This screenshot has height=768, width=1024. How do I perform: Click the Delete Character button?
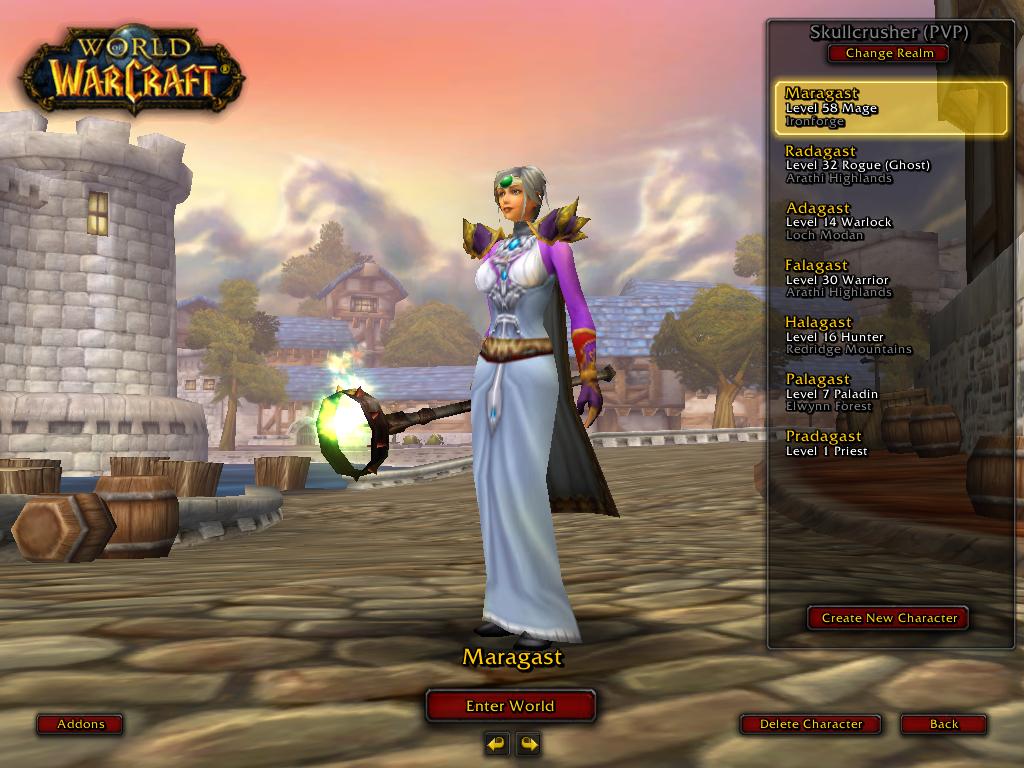[810, 724]
